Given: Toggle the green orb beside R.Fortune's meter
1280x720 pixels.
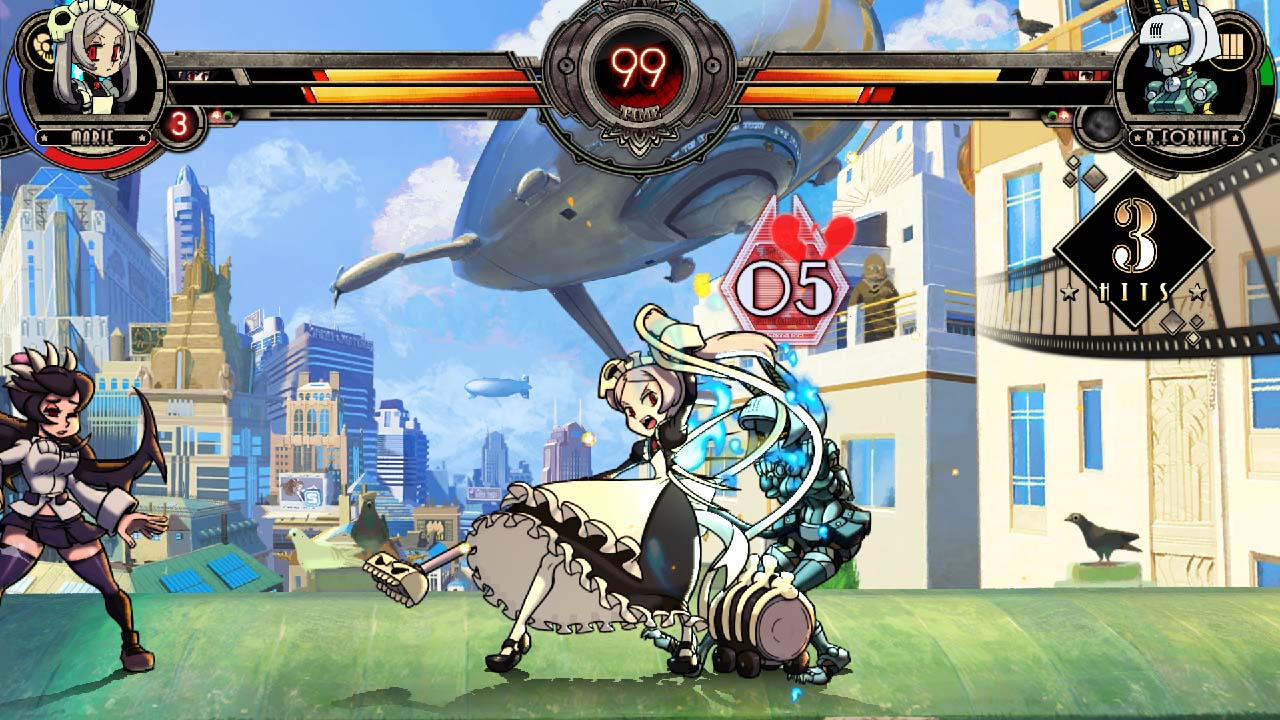Looking at the screenshot, I should tap(1053, 115).
